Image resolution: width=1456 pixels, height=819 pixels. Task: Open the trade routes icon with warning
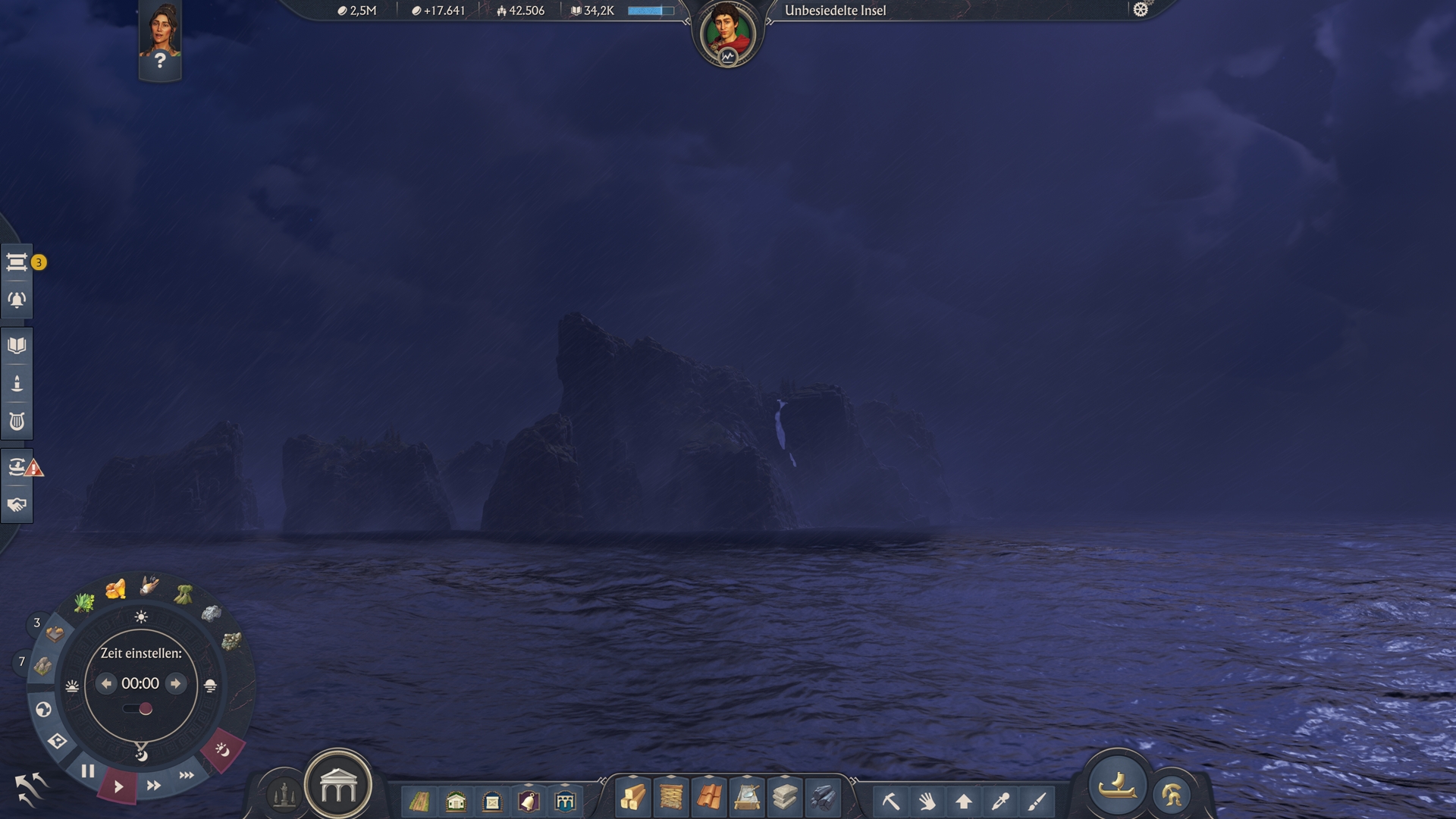[x=17, y=466]
